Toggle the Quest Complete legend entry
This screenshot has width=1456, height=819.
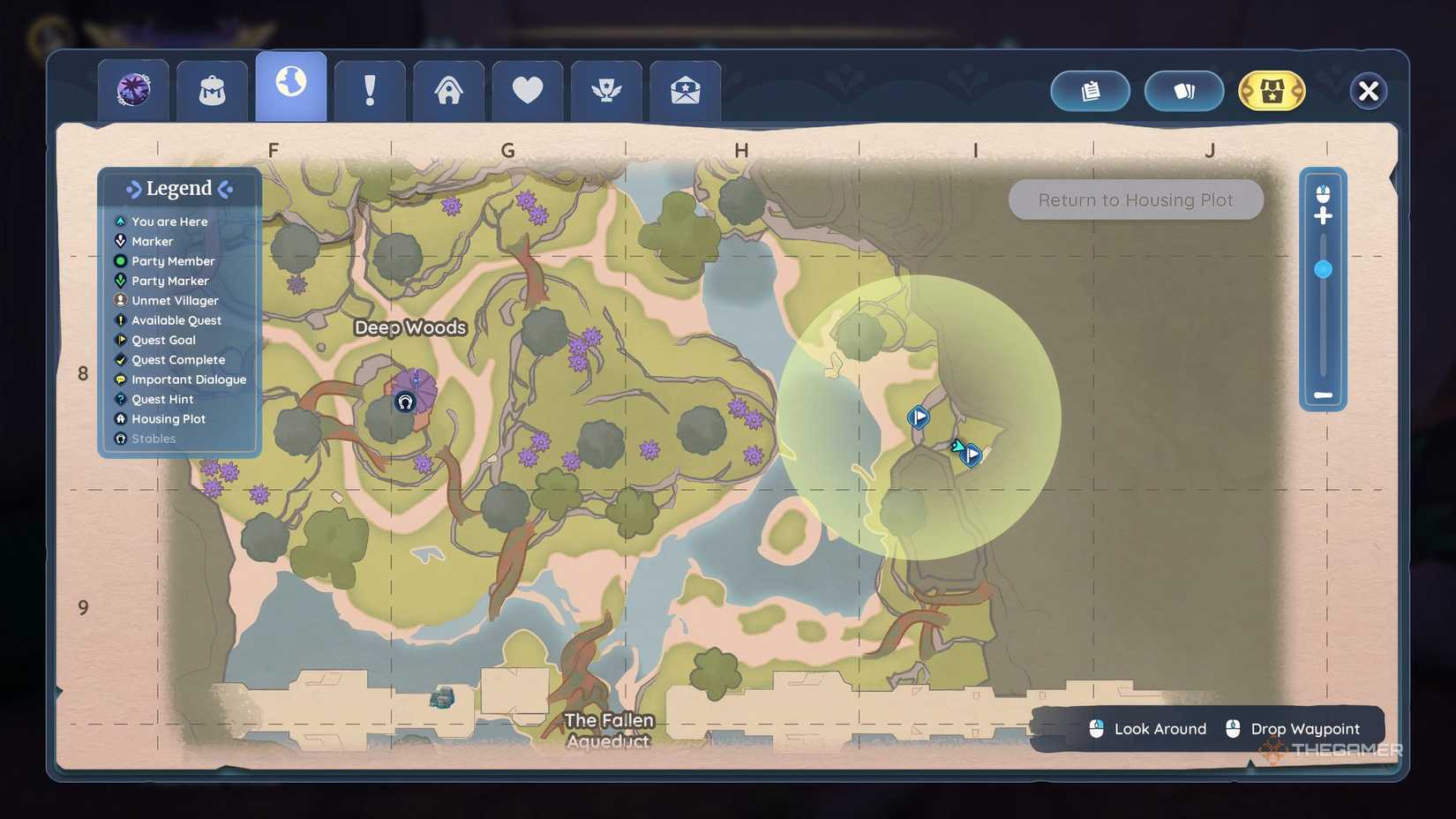tap(177, 360)
